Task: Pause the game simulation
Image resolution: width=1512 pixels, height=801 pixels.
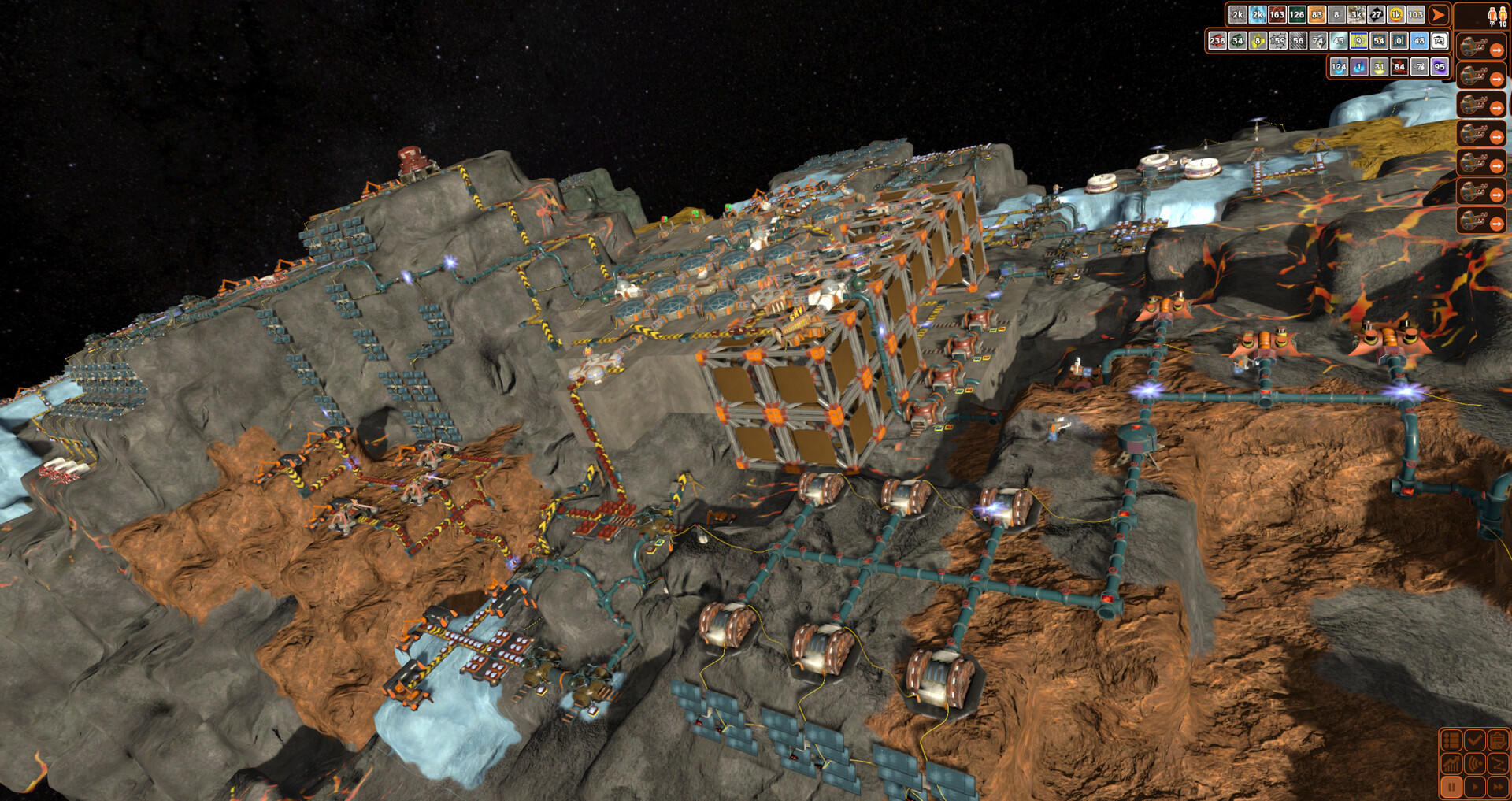Action: click(x=1451, y=786)
